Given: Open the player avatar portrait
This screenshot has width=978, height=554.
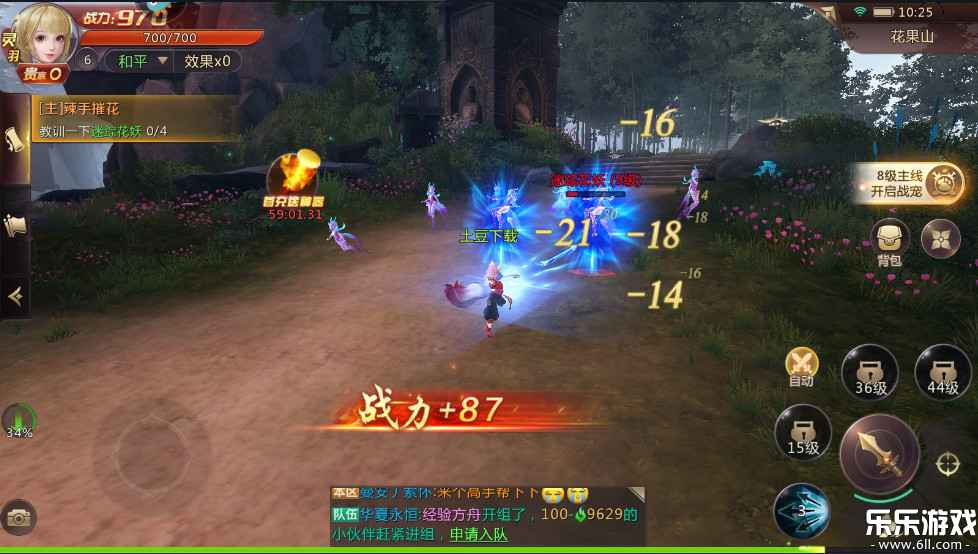Looking at the screenshot, I should pyautogui.click(x=46, y=36).
